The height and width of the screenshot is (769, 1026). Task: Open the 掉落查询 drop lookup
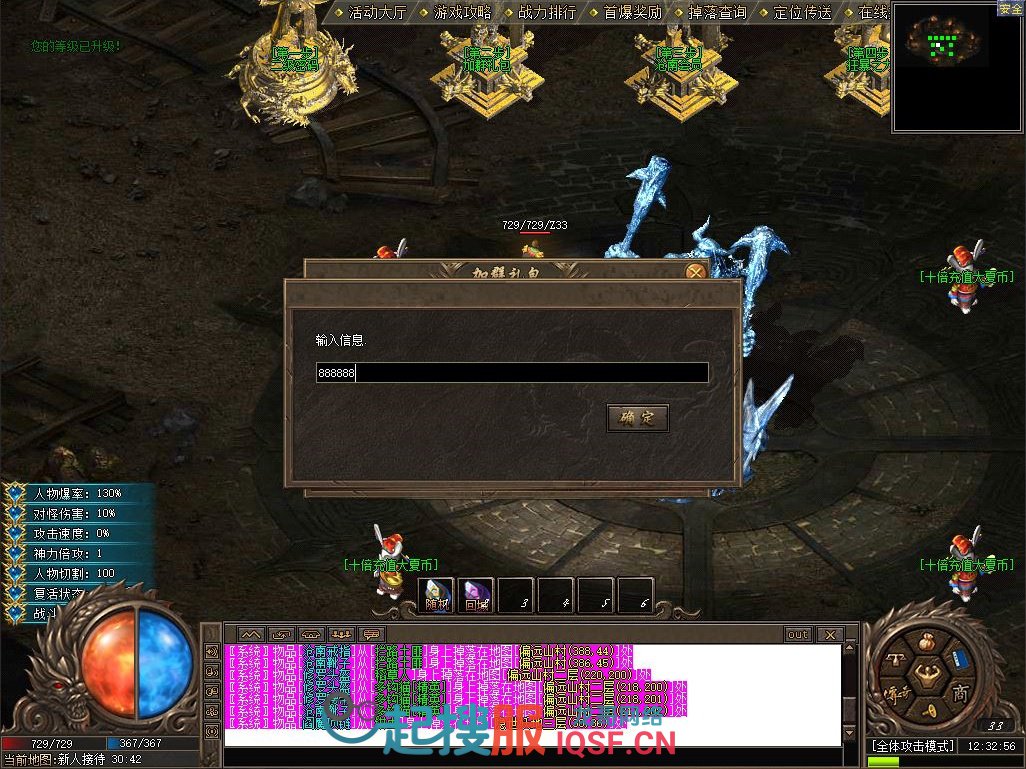(x=711, y=13)
